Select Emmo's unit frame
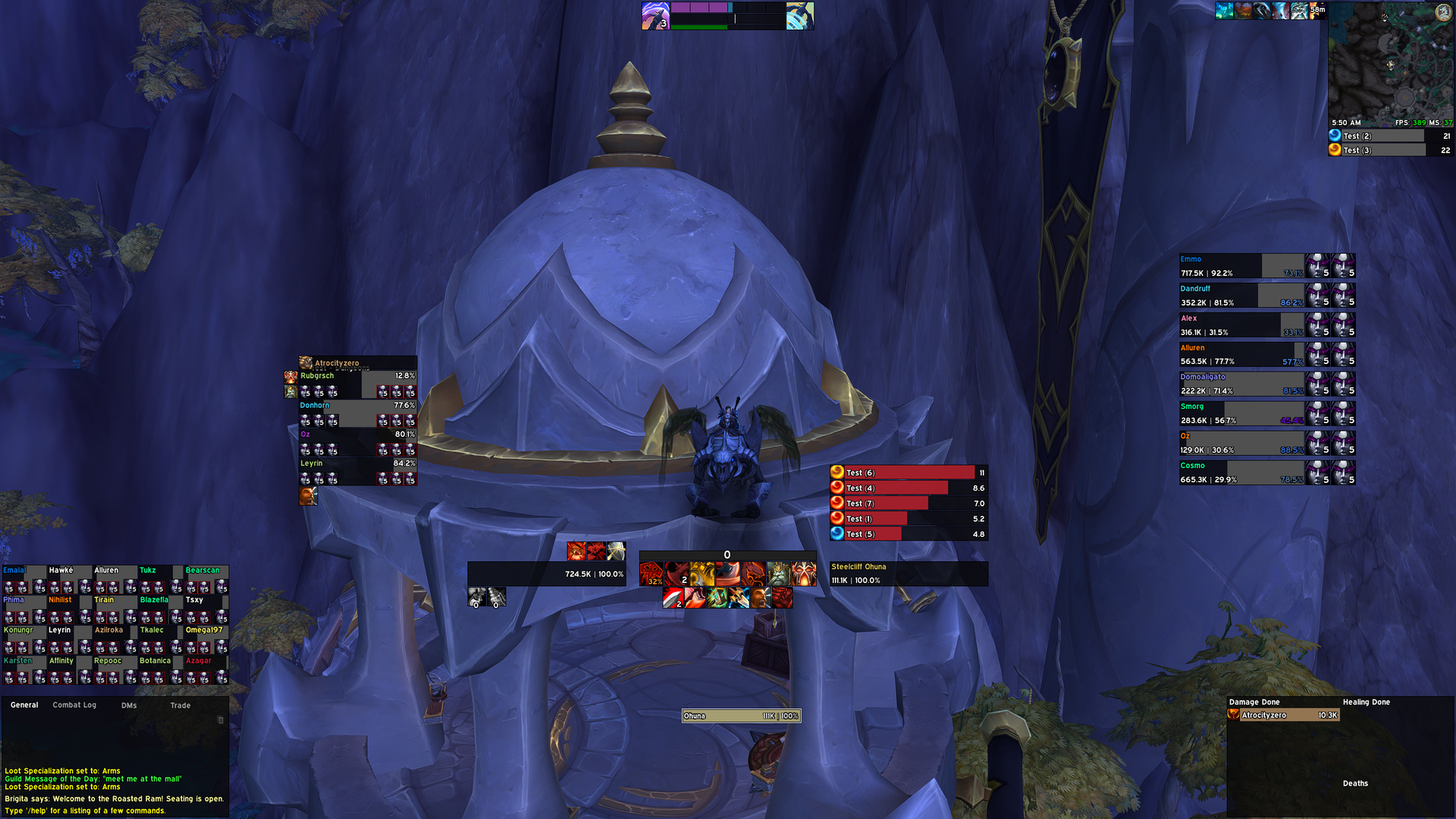Image resolution: width=1456 pixels, height=819 pixels. [1241, 266]
